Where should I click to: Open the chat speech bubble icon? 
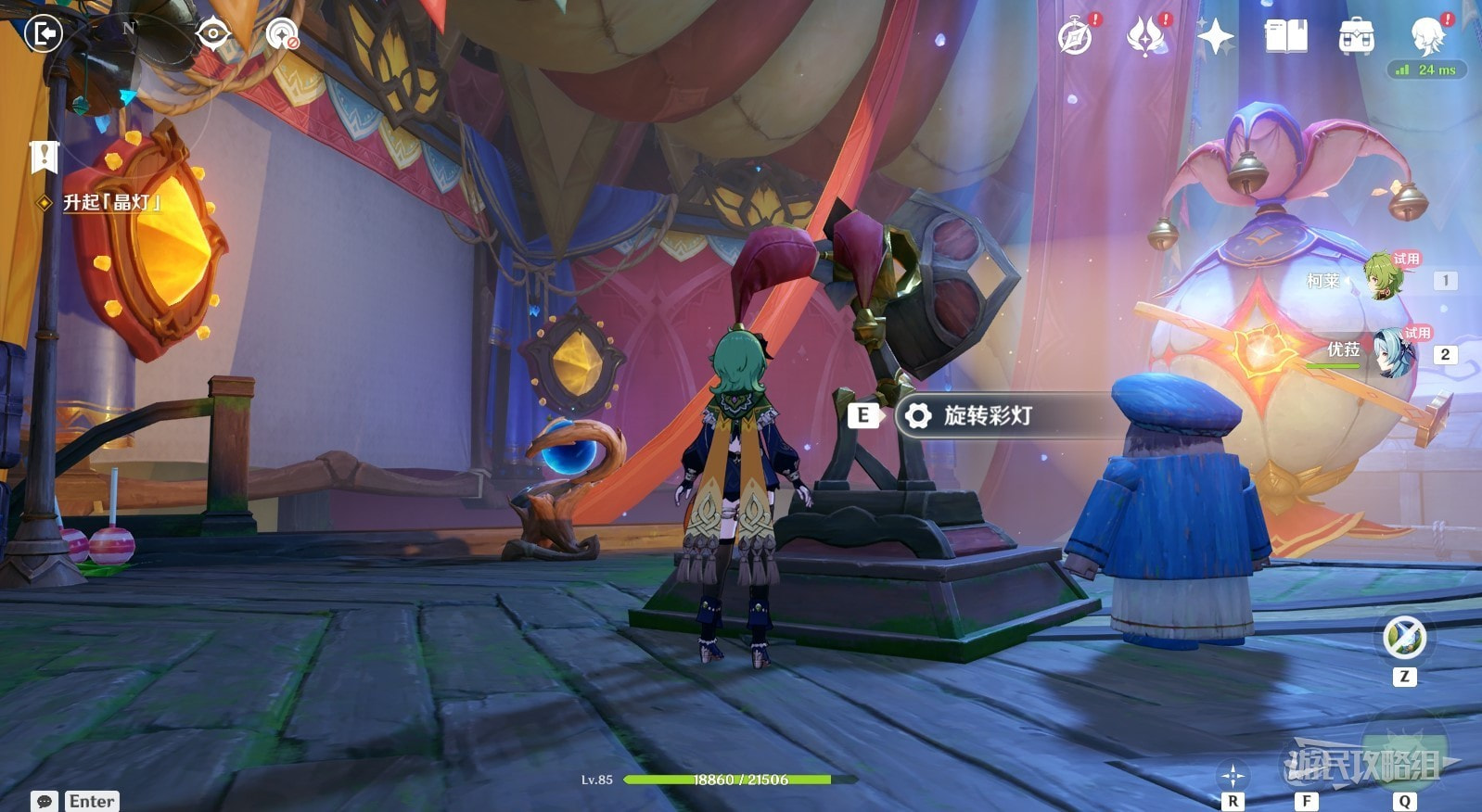pyautogui.click(x=44, y=801)
